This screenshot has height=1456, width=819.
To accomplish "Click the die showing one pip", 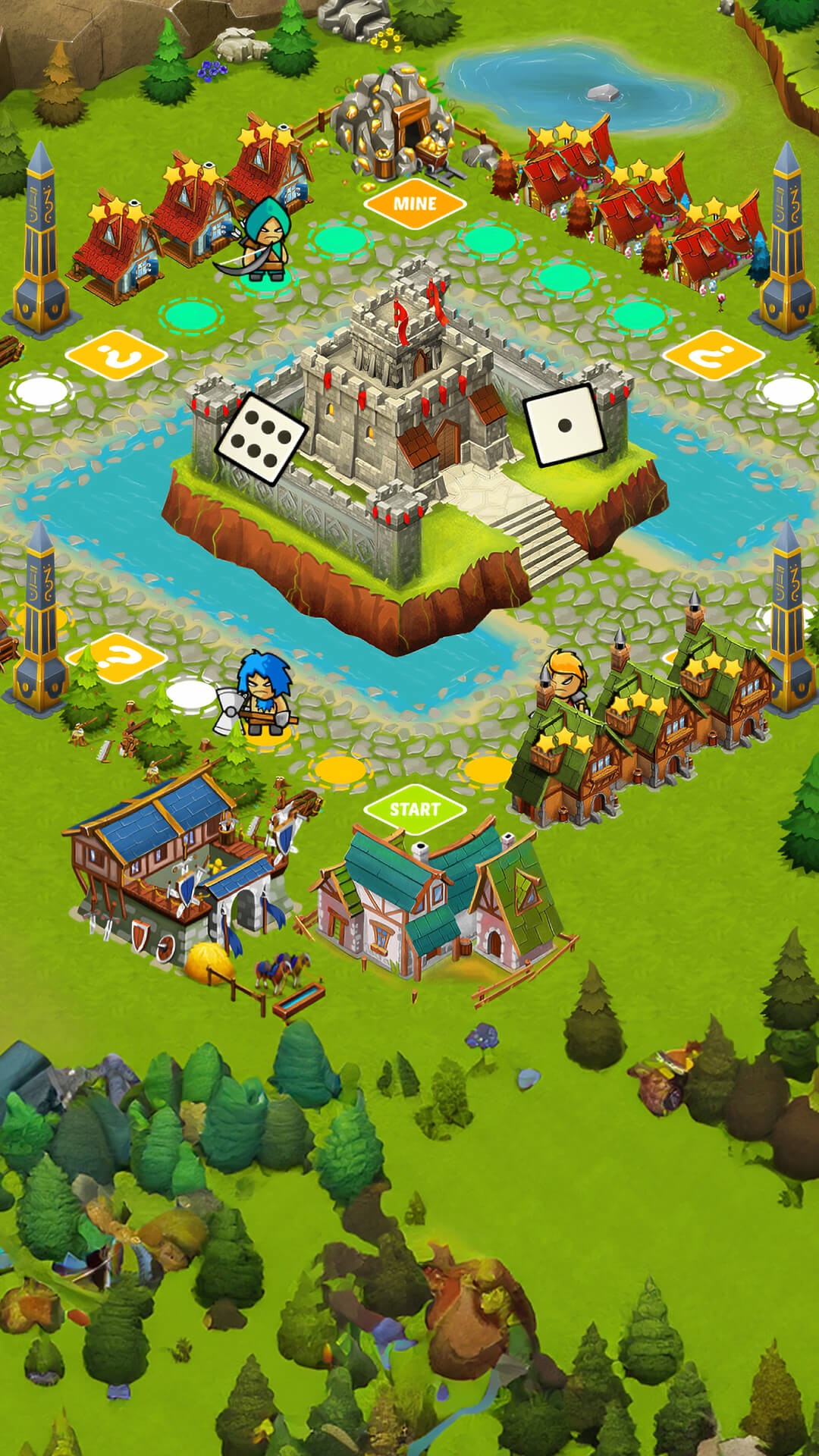I will (x=565, y=425).
